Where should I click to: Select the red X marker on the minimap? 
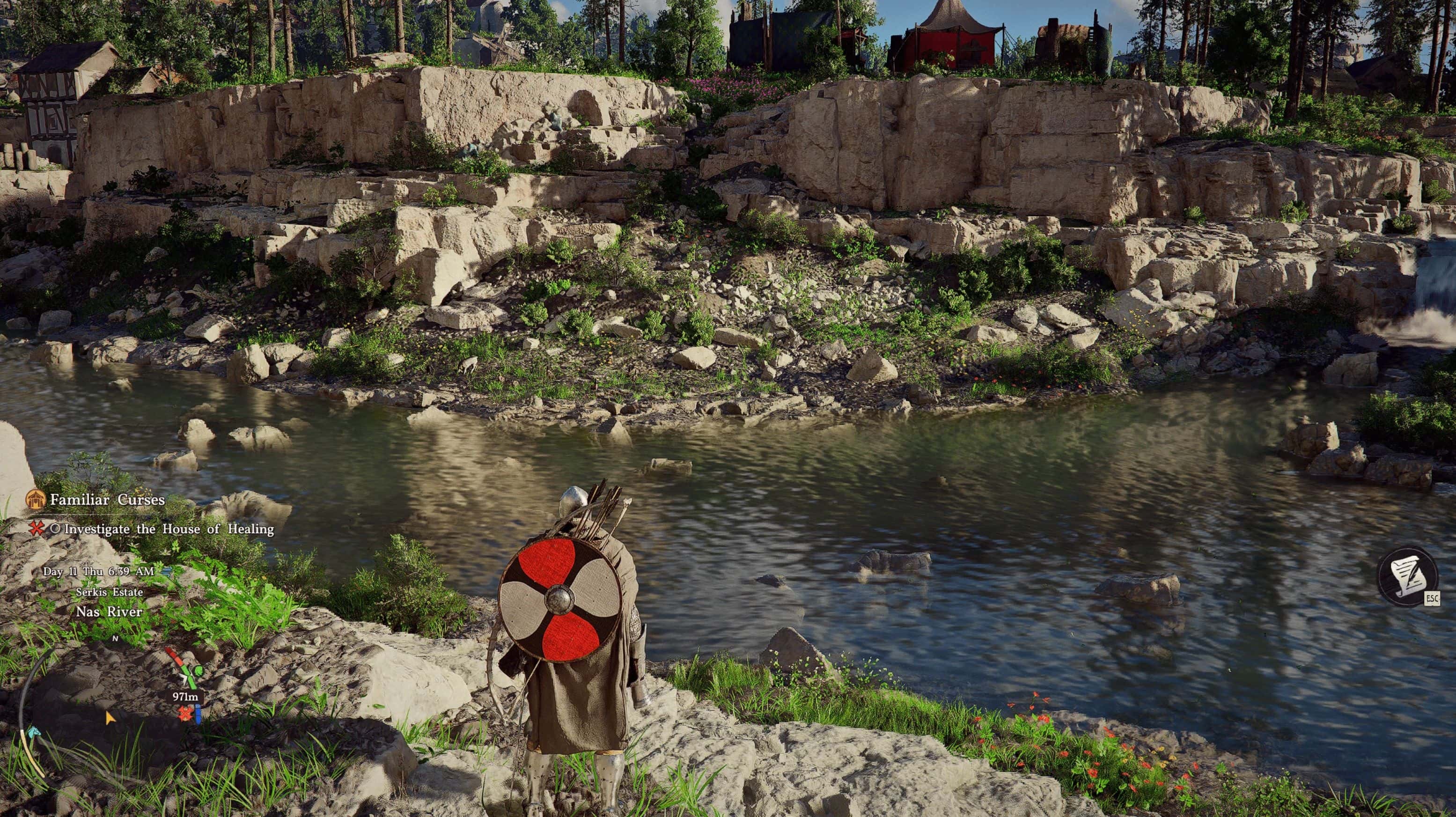tap(185, 714)
